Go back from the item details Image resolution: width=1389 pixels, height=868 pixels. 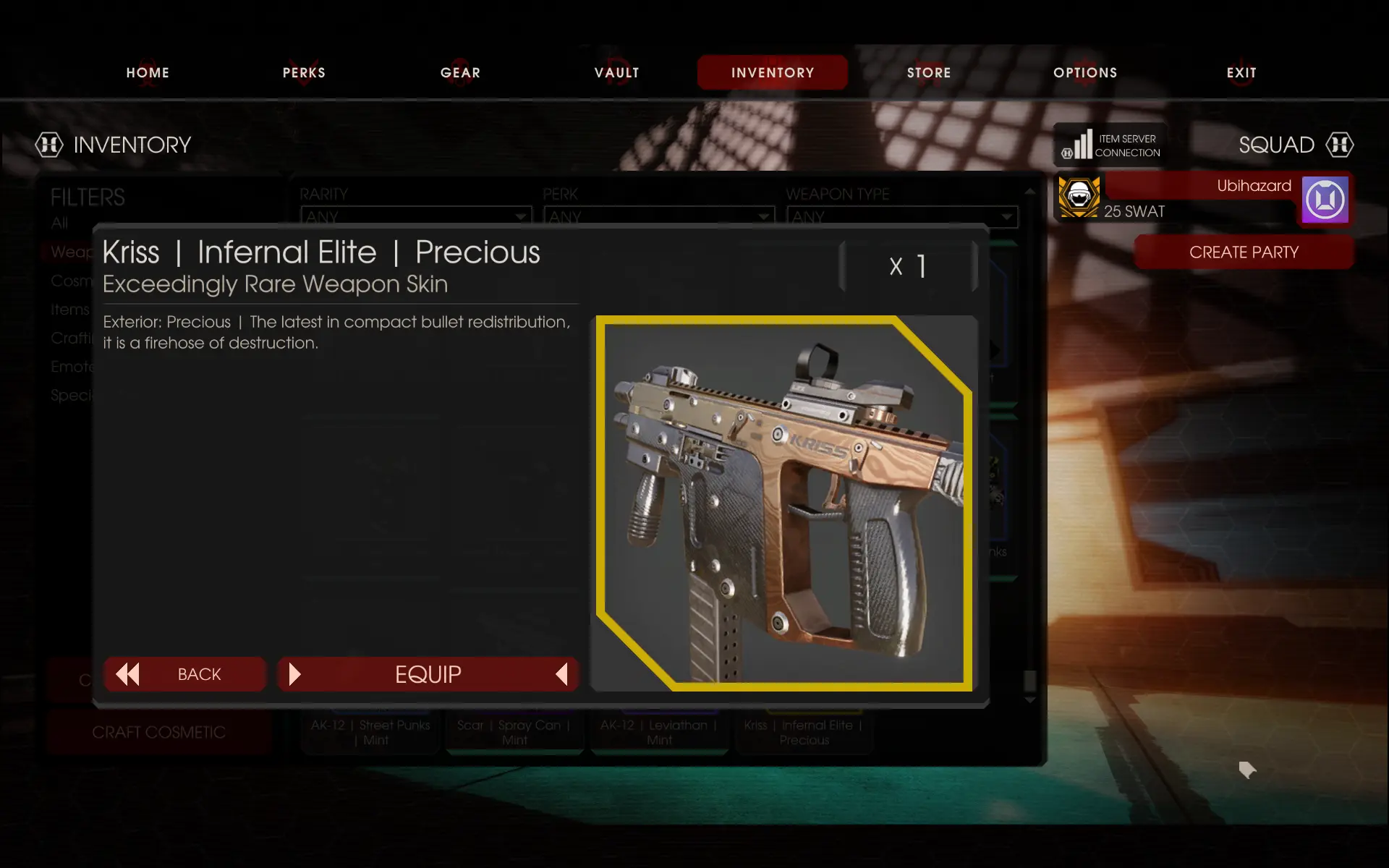click(185, 674)
